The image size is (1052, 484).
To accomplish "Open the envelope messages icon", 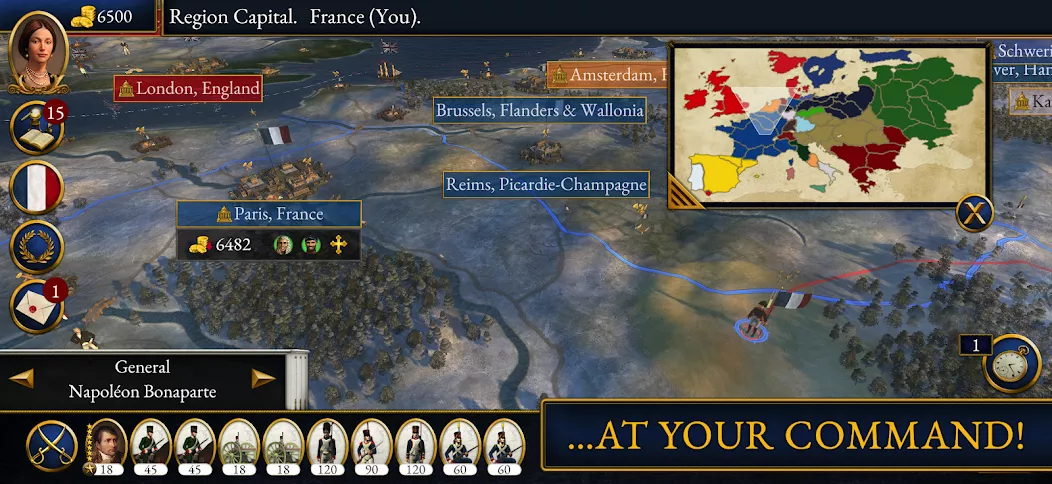I will tap(37, 305).
